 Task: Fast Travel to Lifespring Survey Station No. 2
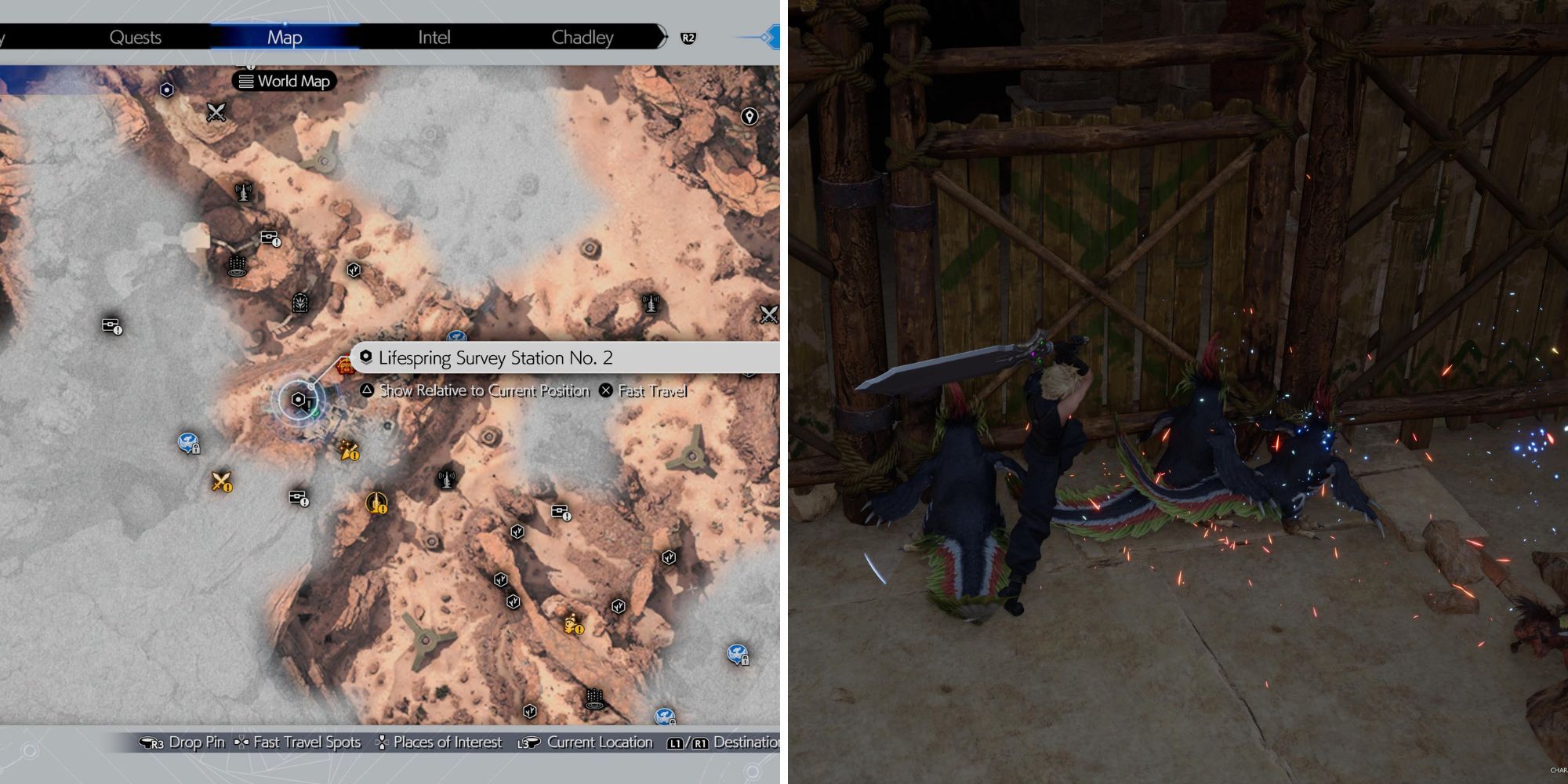(x=651, y=390)
